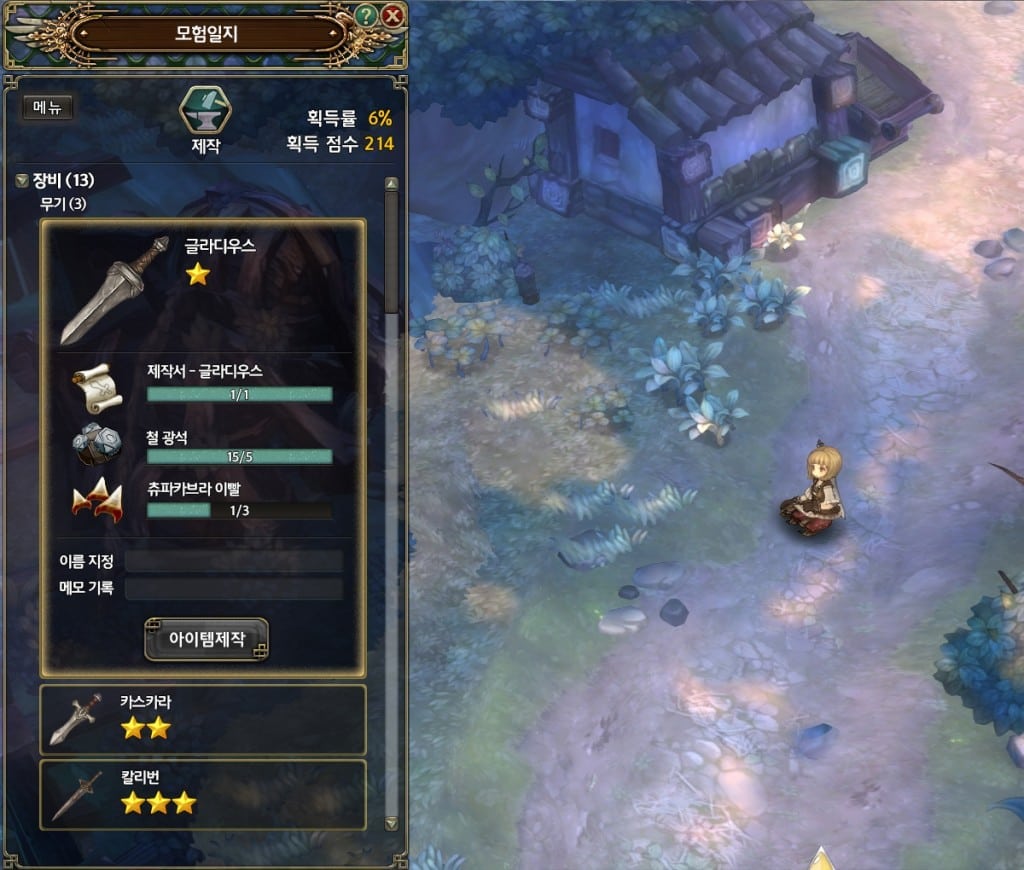Craft the item with 아이템제작
The image size is (1024, 870).
(207, 639)
